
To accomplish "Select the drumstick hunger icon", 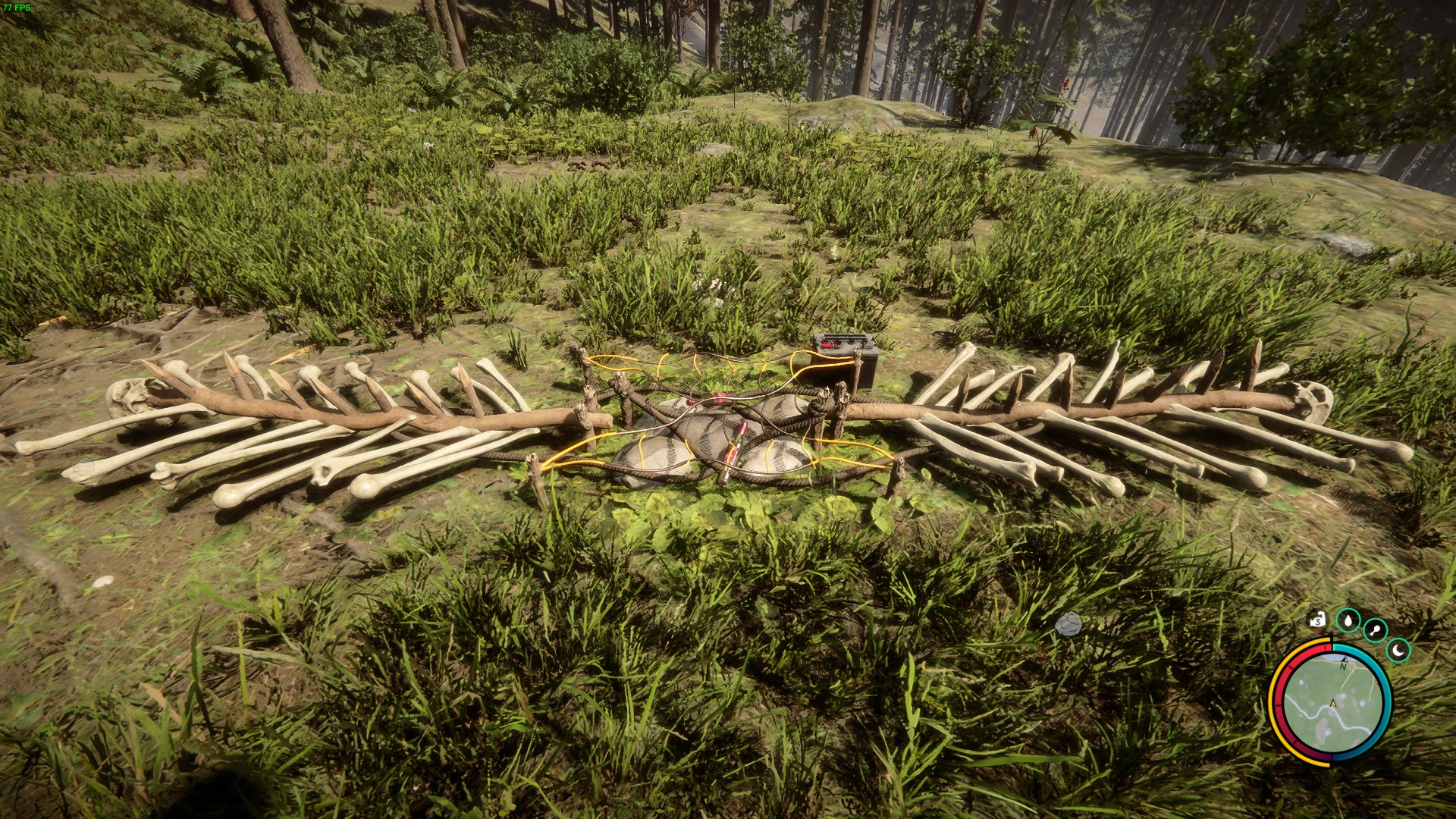I will click(1375, 630).
